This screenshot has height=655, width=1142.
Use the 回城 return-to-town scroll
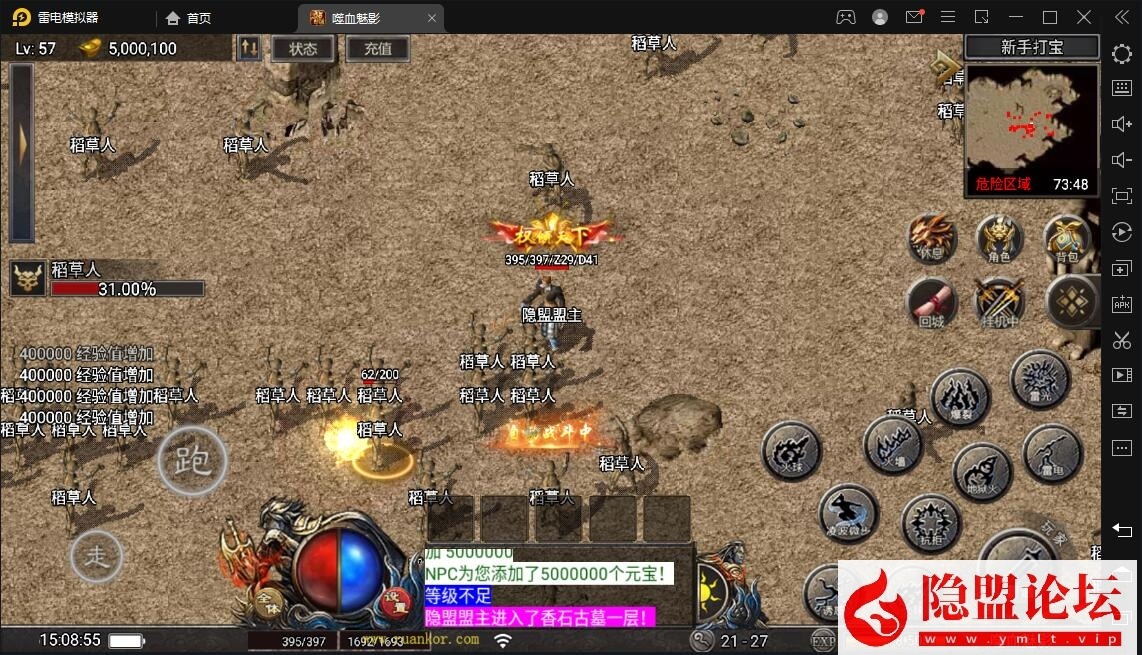[x=932, y=302]
